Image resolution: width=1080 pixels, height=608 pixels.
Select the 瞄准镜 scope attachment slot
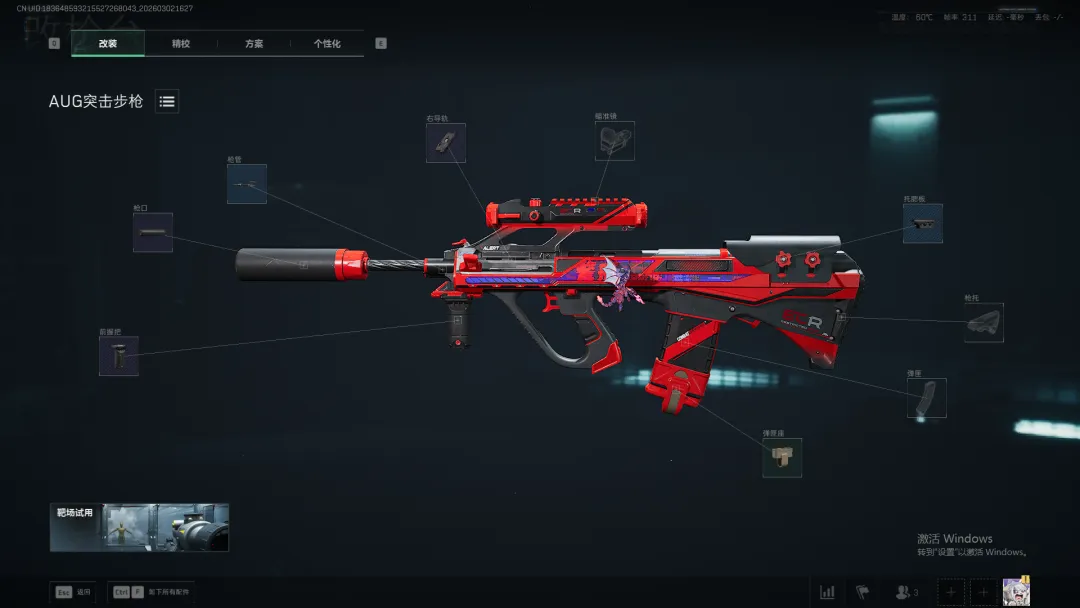tap(614, 141)
